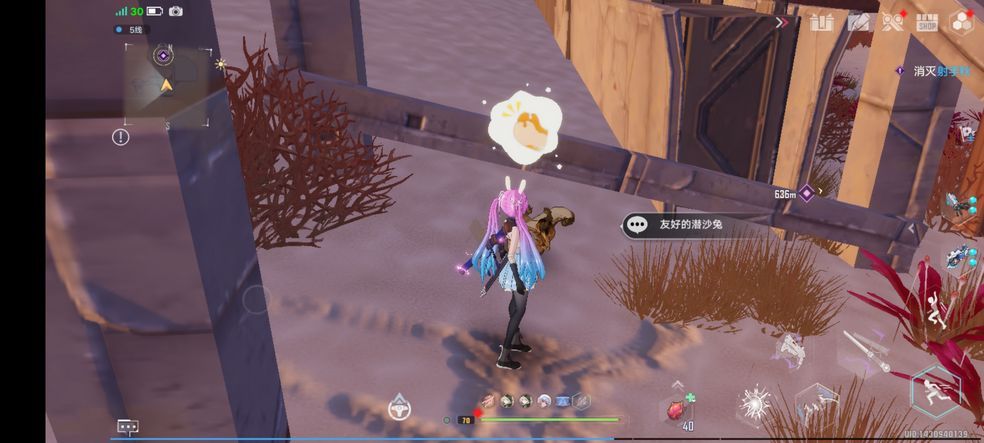Screen dimensions: 984x443
Task: Select the 636m quest distance marker
Action: tap(795, 194)
